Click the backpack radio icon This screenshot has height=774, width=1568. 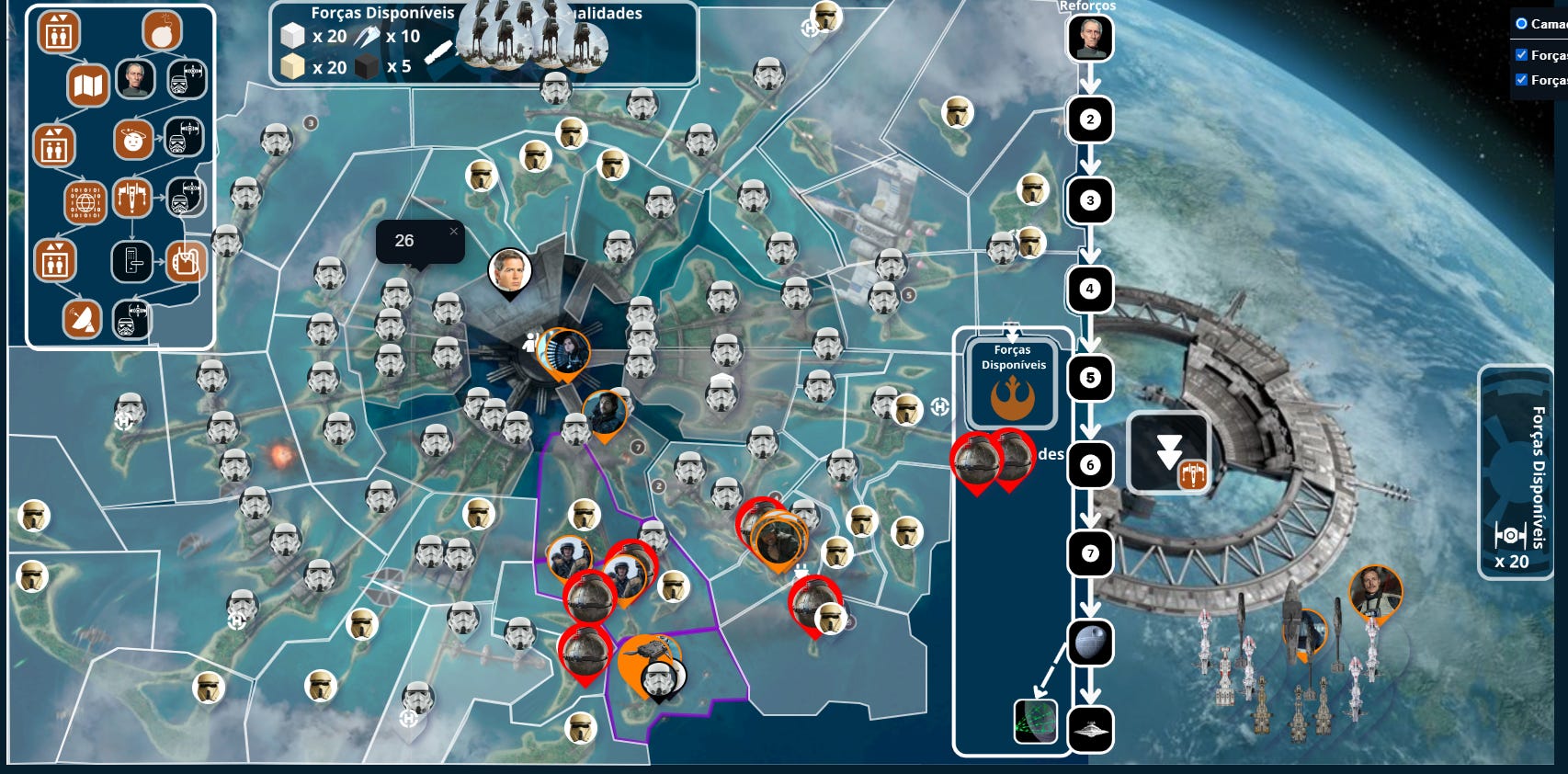[x=186, y=260]
